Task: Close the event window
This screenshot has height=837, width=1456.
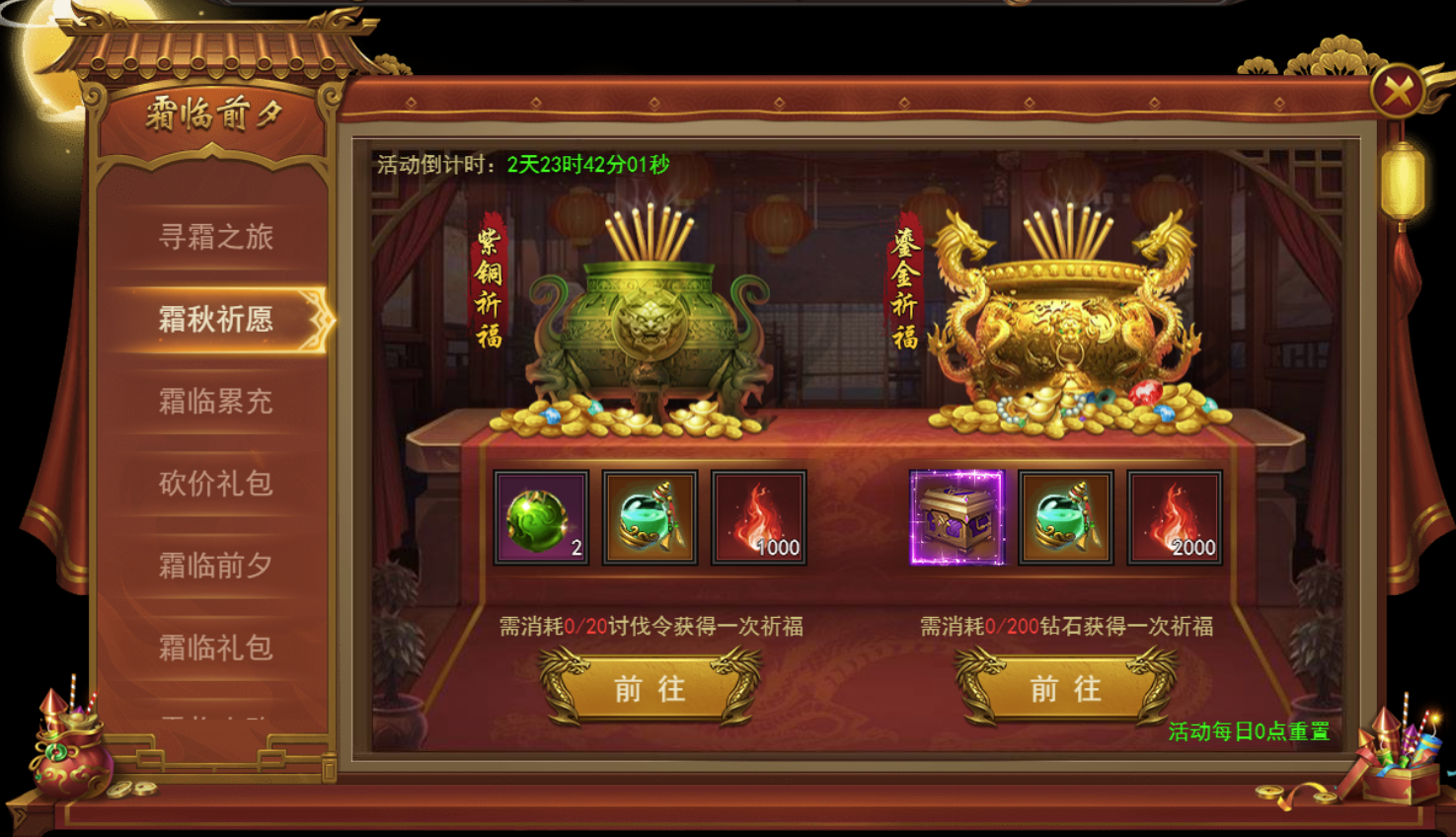Action: [1397, 92]
